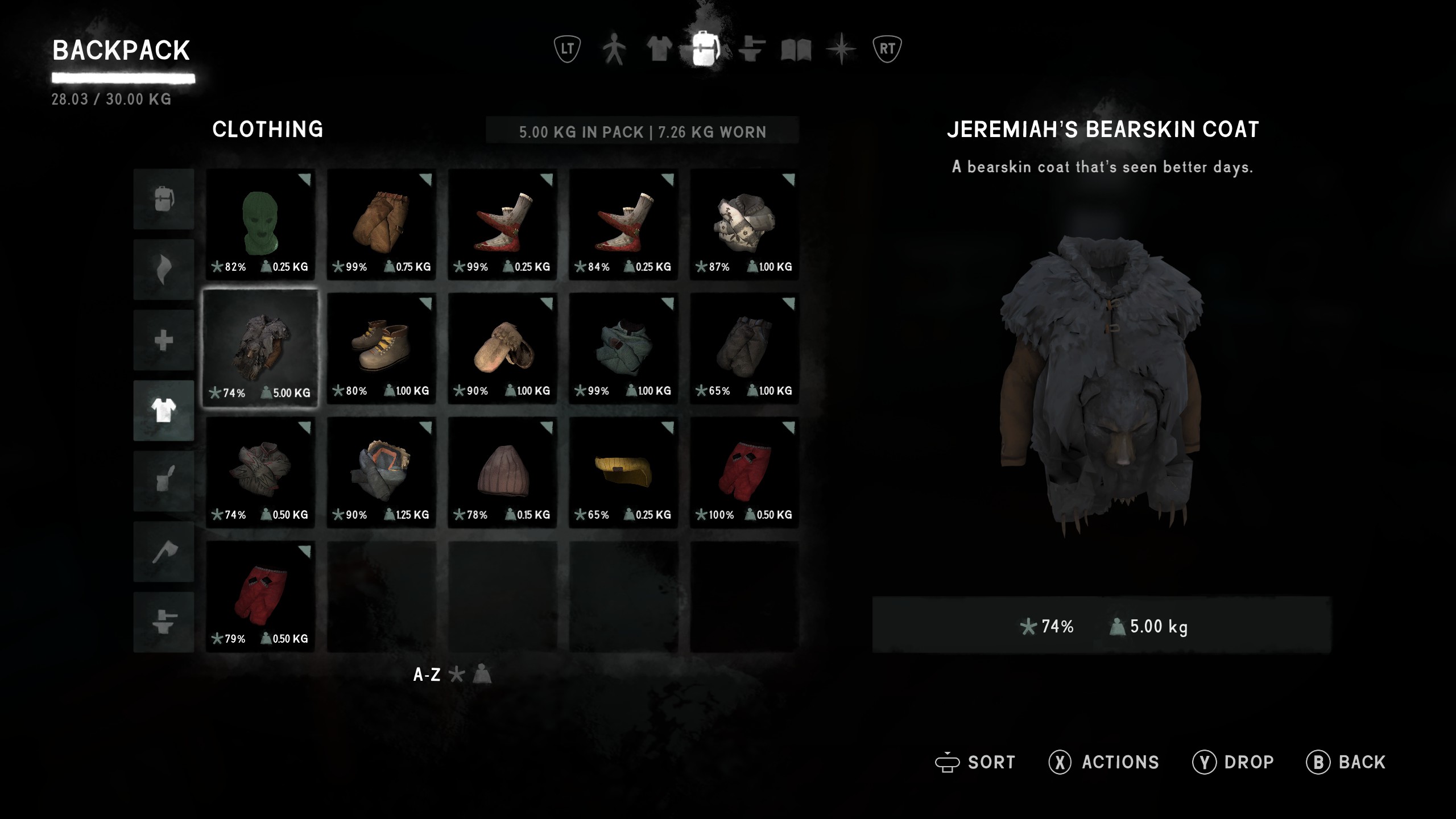Select the brown cargo pants slot
The image size is (1456, 819).
(381, 224)
